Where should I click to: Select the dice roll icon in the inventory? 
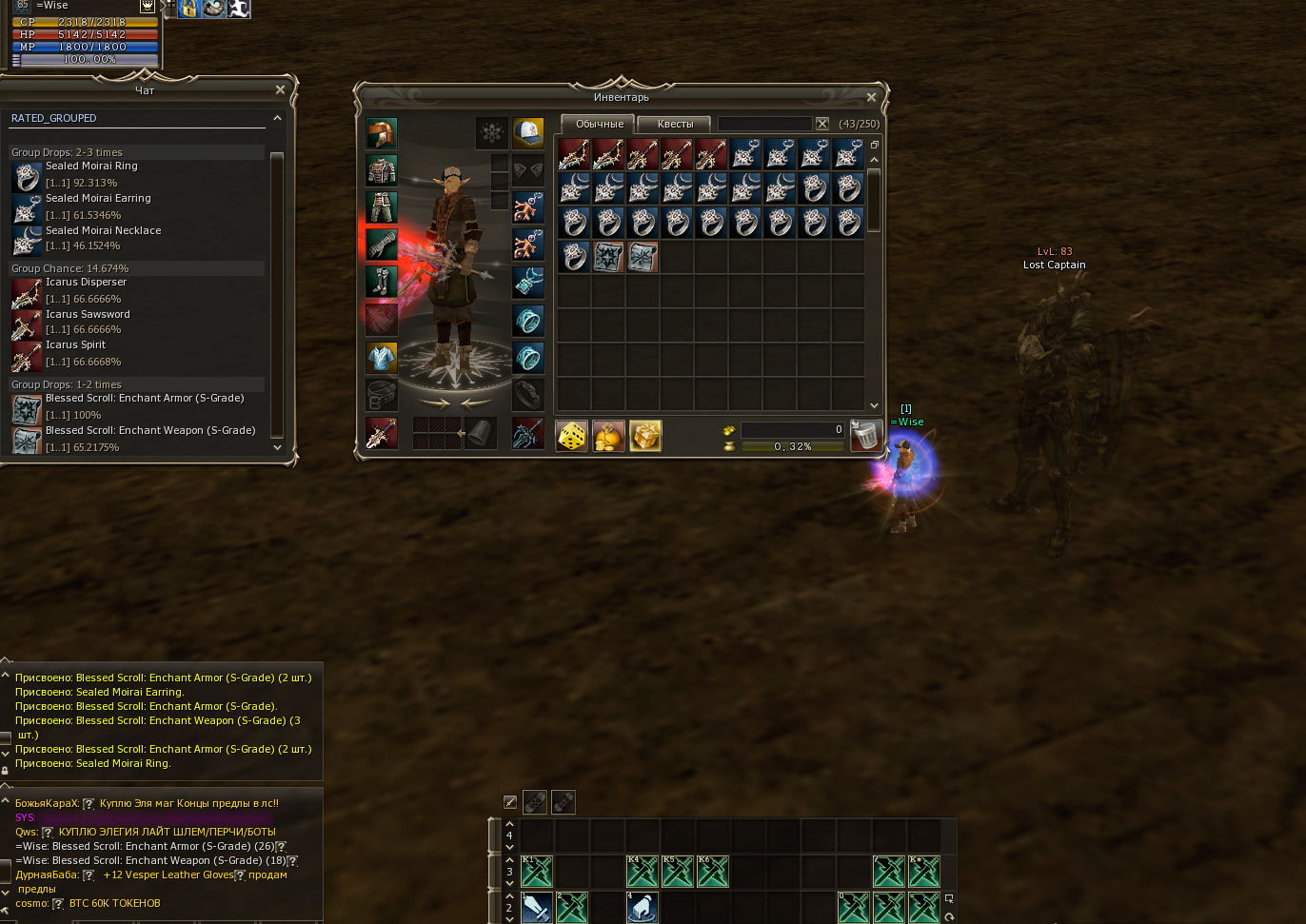571,436
